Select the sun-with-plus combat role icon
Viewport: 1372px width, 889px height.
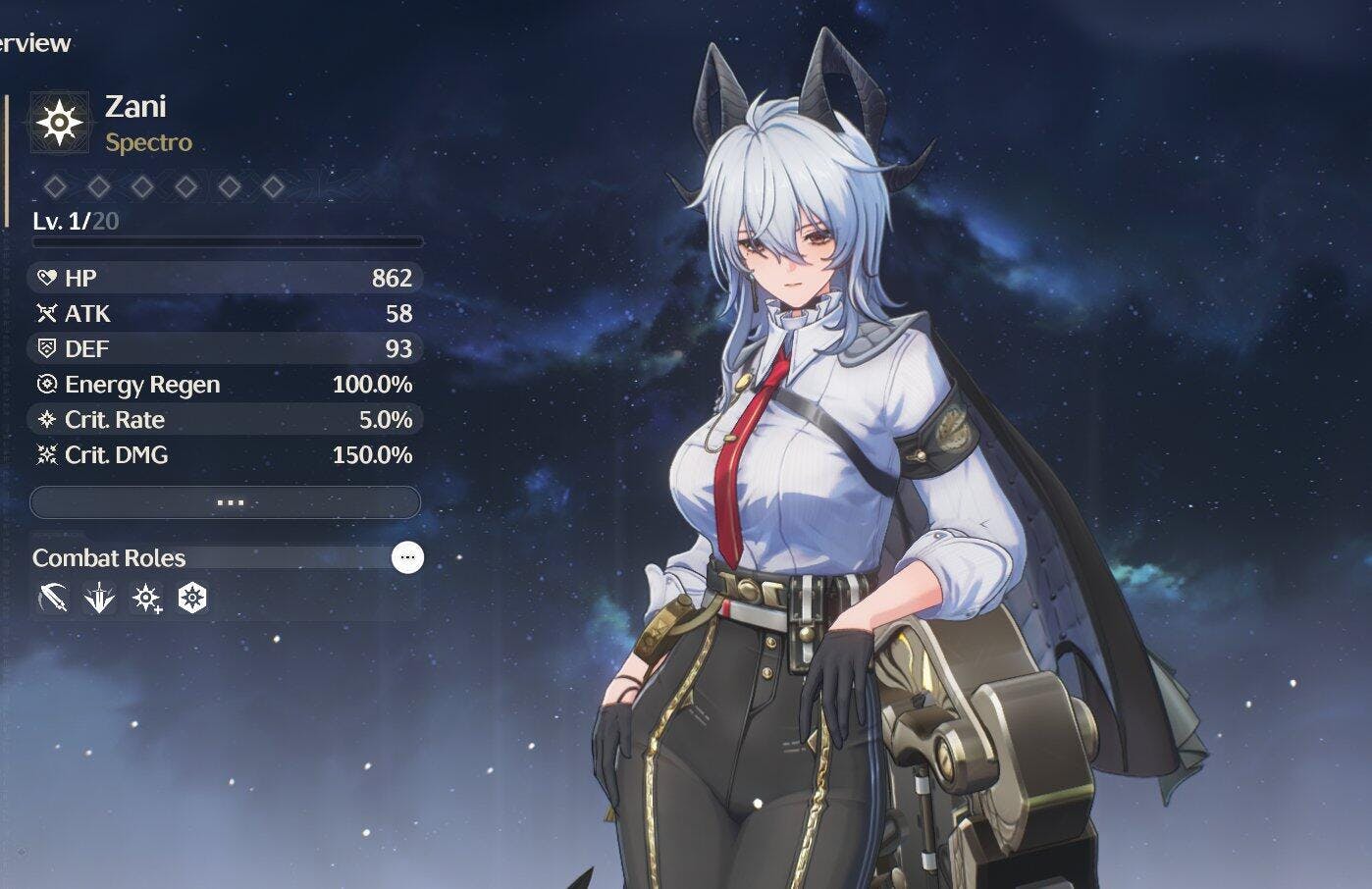[146, 599]
